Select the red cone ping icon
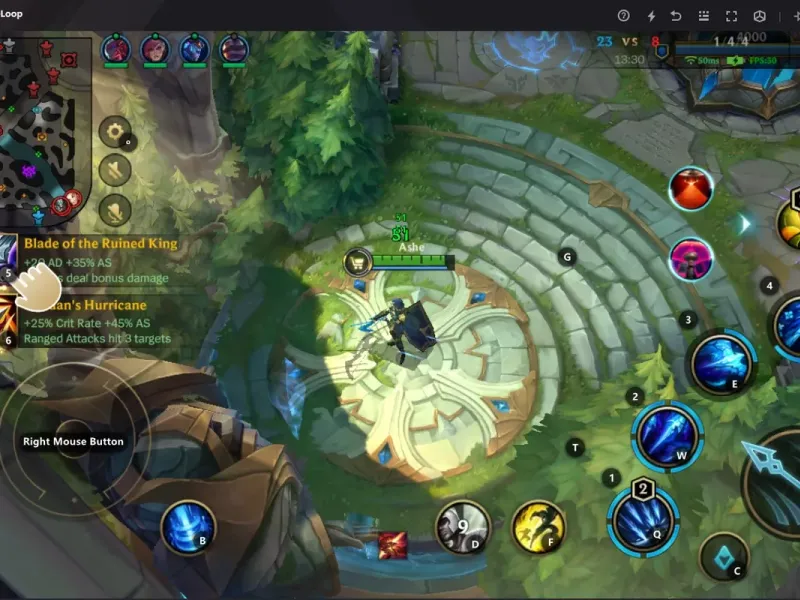800x600 pixels. click(x=691, y=189)
